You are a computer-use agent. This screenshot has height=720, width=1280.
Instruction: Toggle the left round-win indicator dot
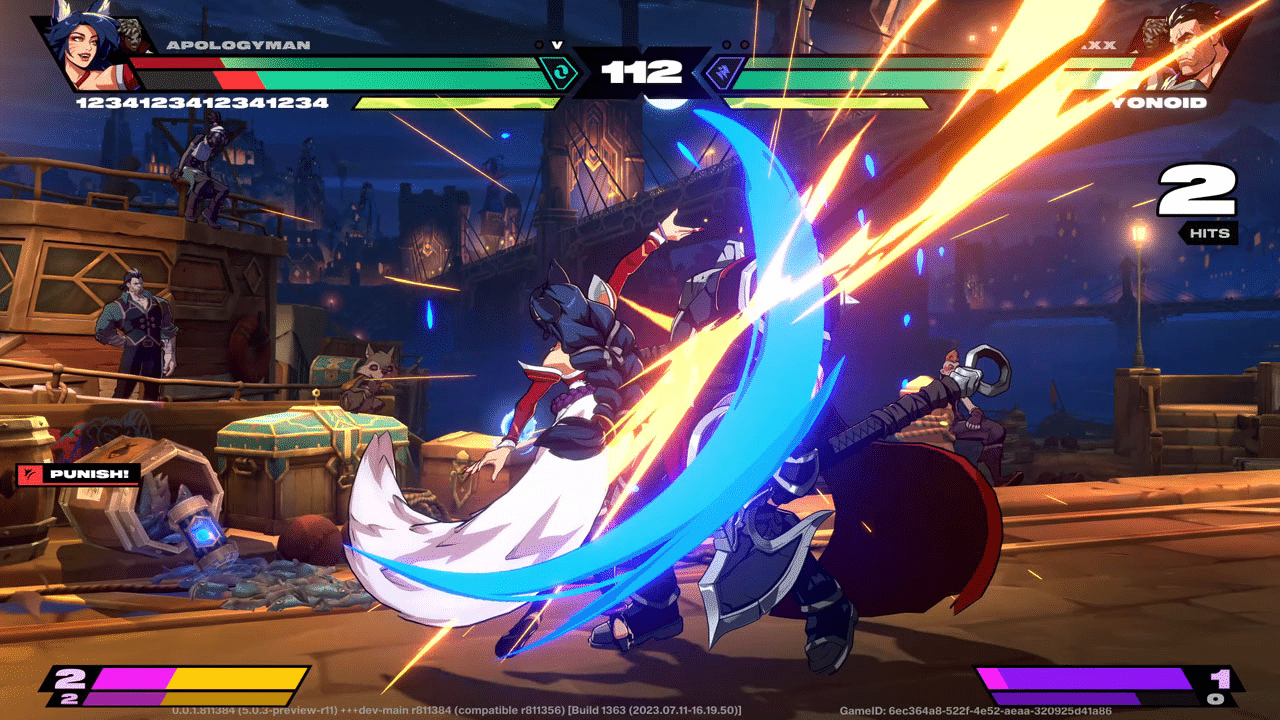539,44
